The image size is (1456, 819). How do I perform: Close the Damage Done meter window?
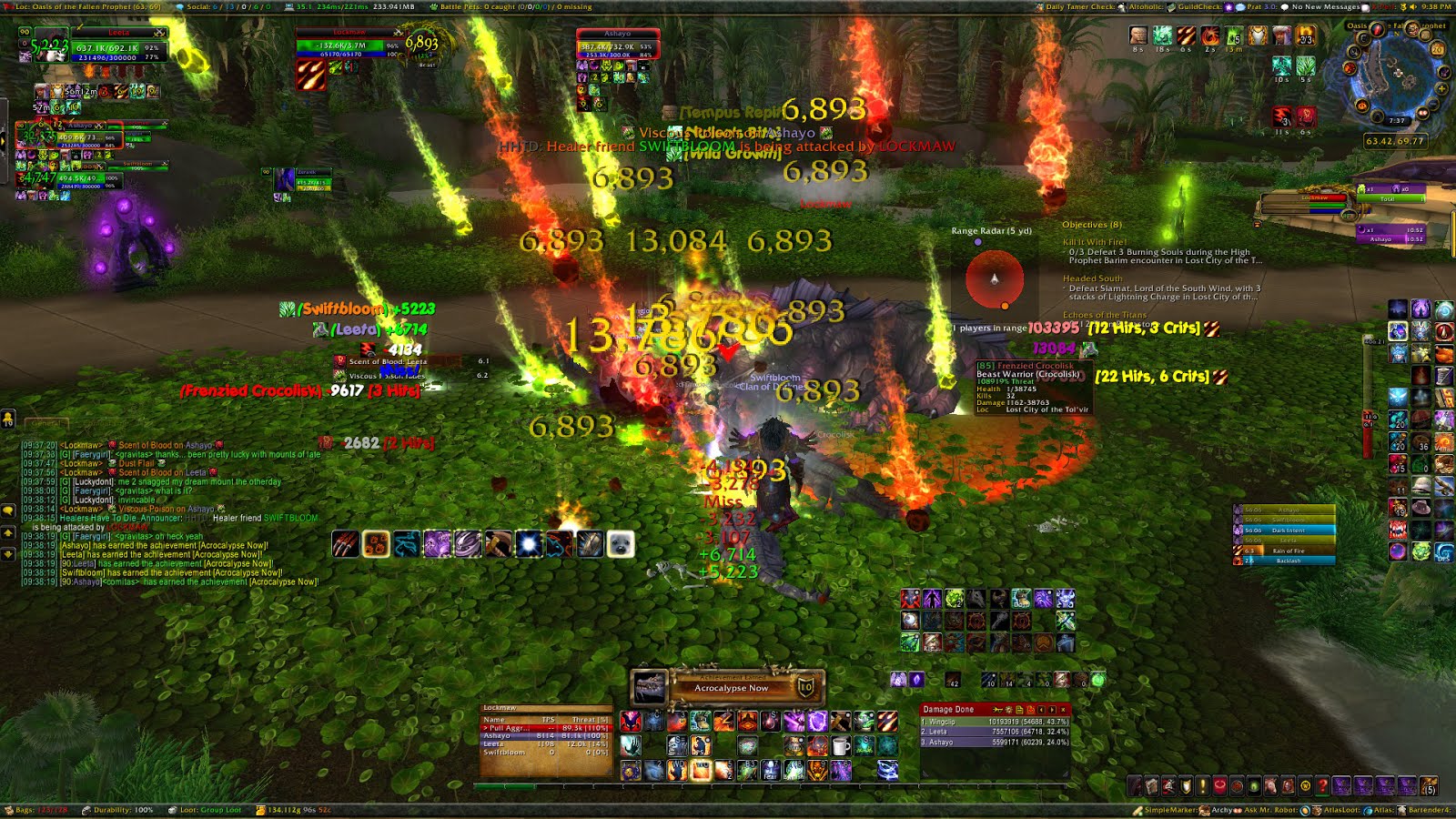pos(1063,710)
